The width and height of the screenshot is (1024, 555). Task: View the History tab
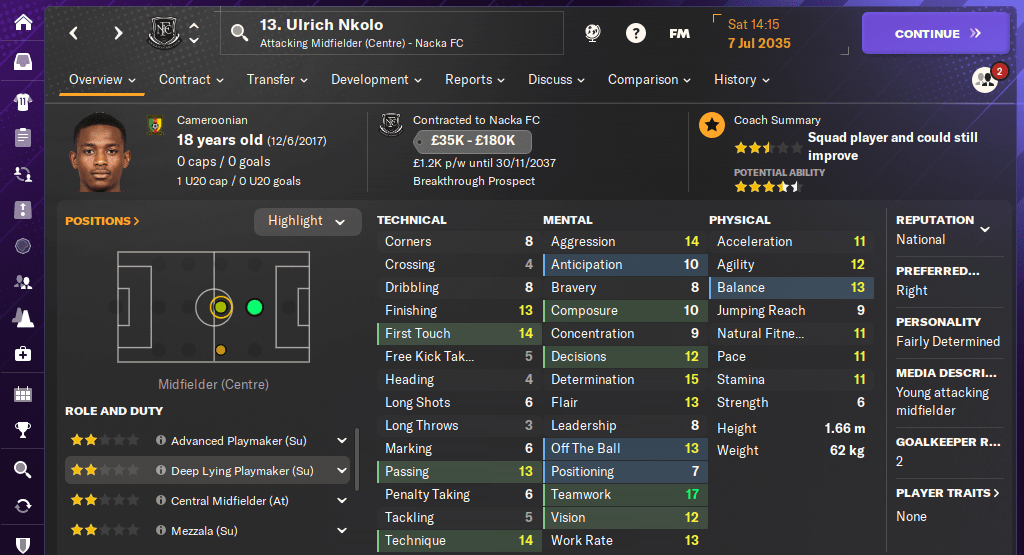pyautogui.click(x=741, y=80)
